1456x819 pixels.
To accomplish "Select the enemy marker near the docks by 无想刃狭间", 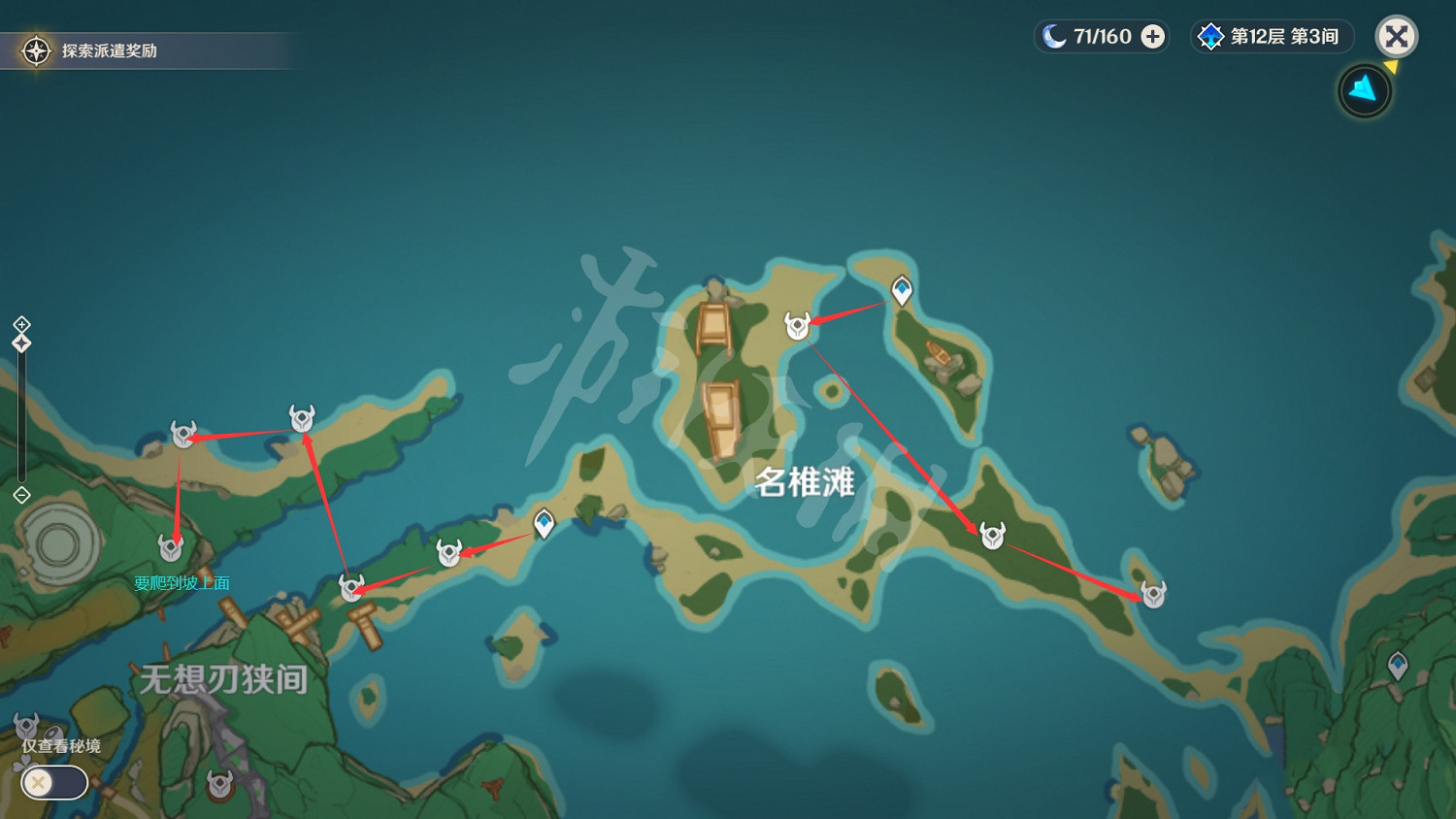I will 351,587.
